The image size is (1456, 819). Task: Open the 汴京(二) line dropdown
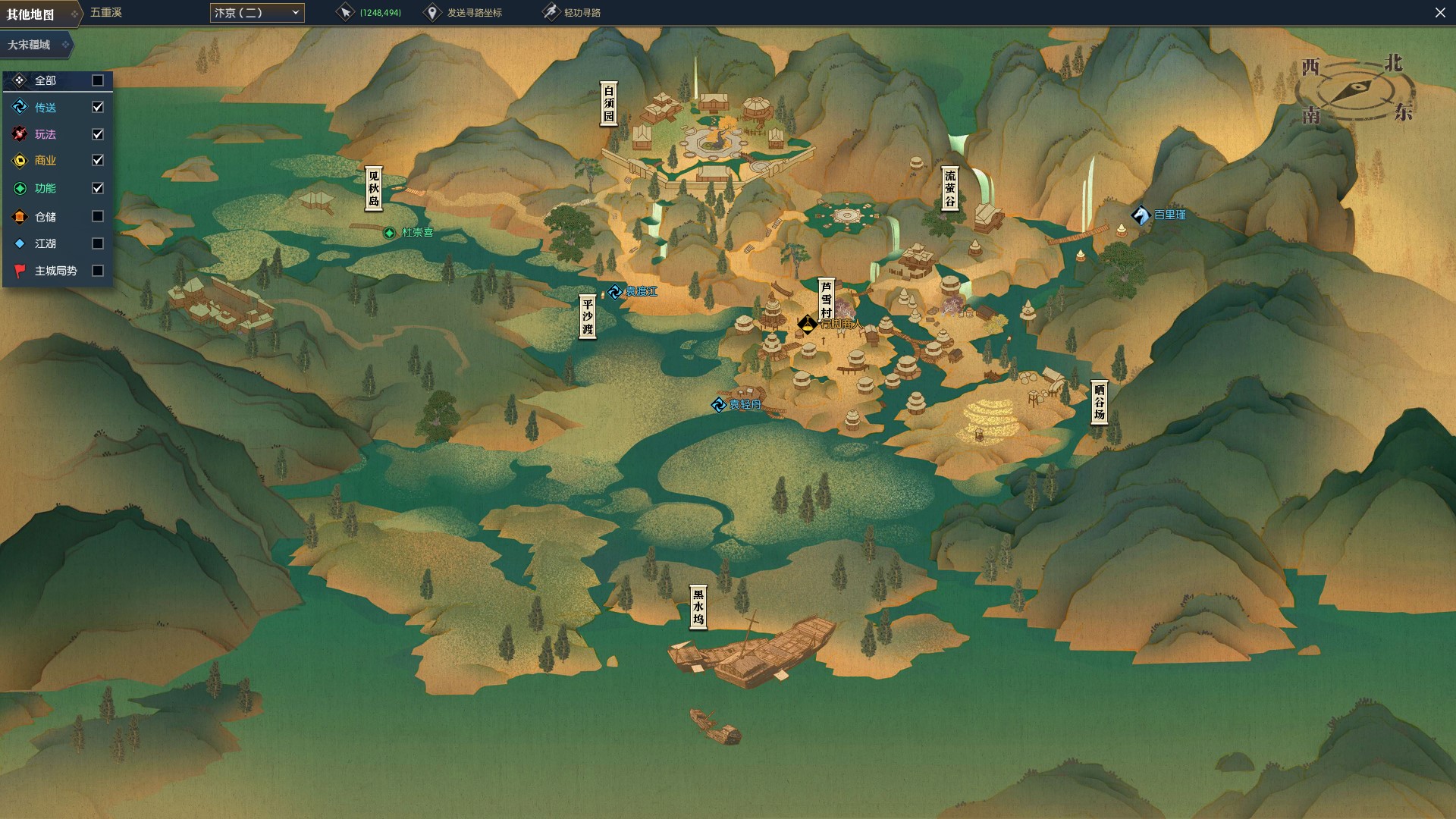pyautogui.click(x=256, y=13)
